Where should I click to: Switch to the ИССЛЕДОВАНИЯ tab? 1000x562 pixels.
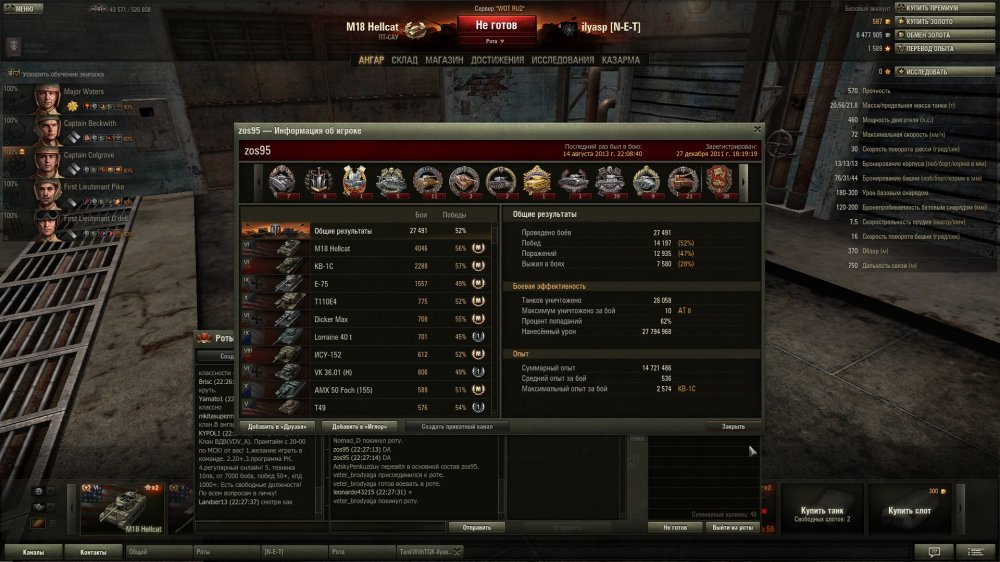563,60
